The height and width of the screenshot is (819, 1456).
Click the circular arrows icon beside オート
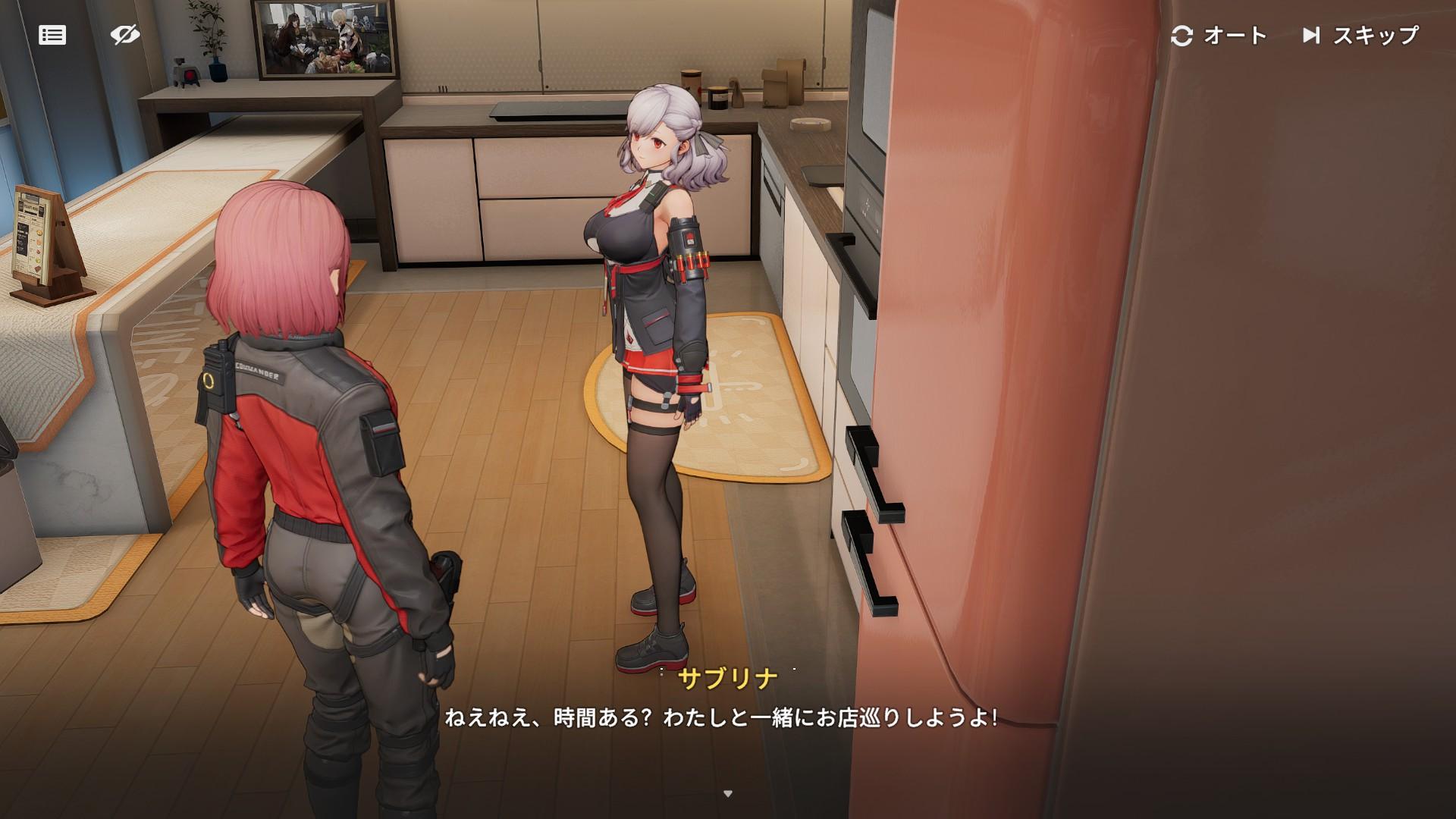point(1184,35)
